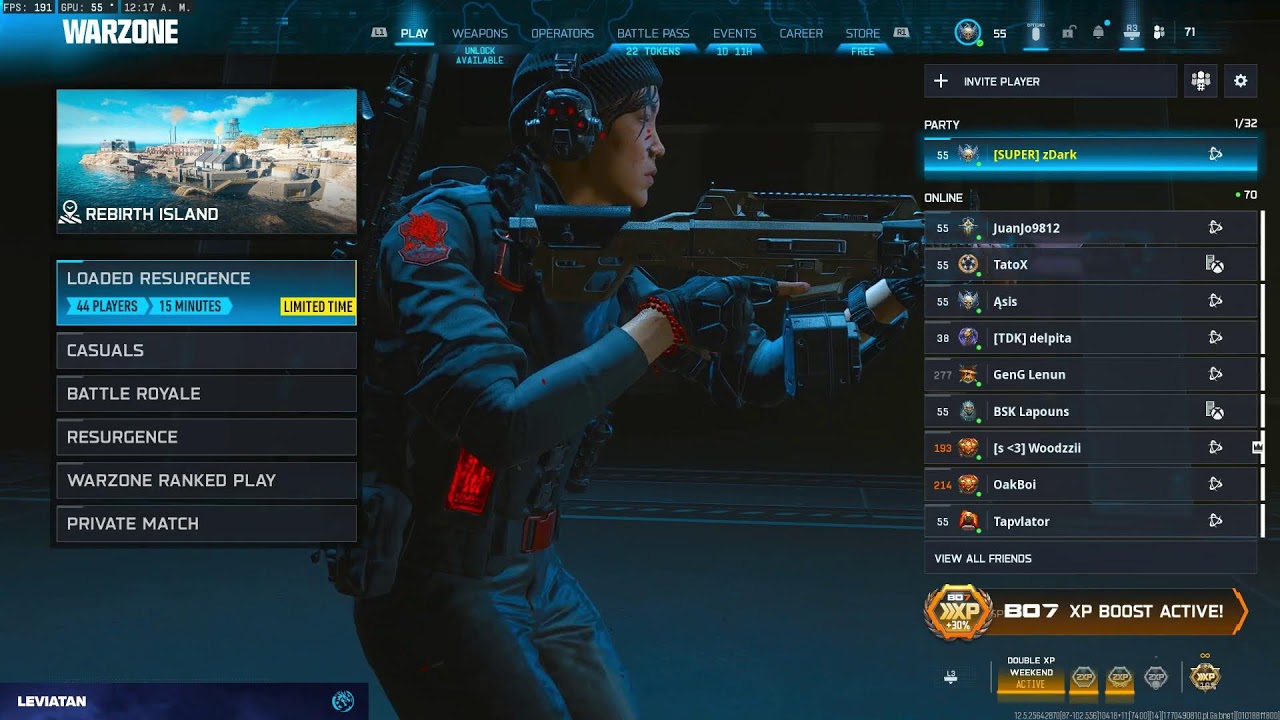The image size is (1280, 720).
Task: Visit the Store tab
Action: point(862,33)
